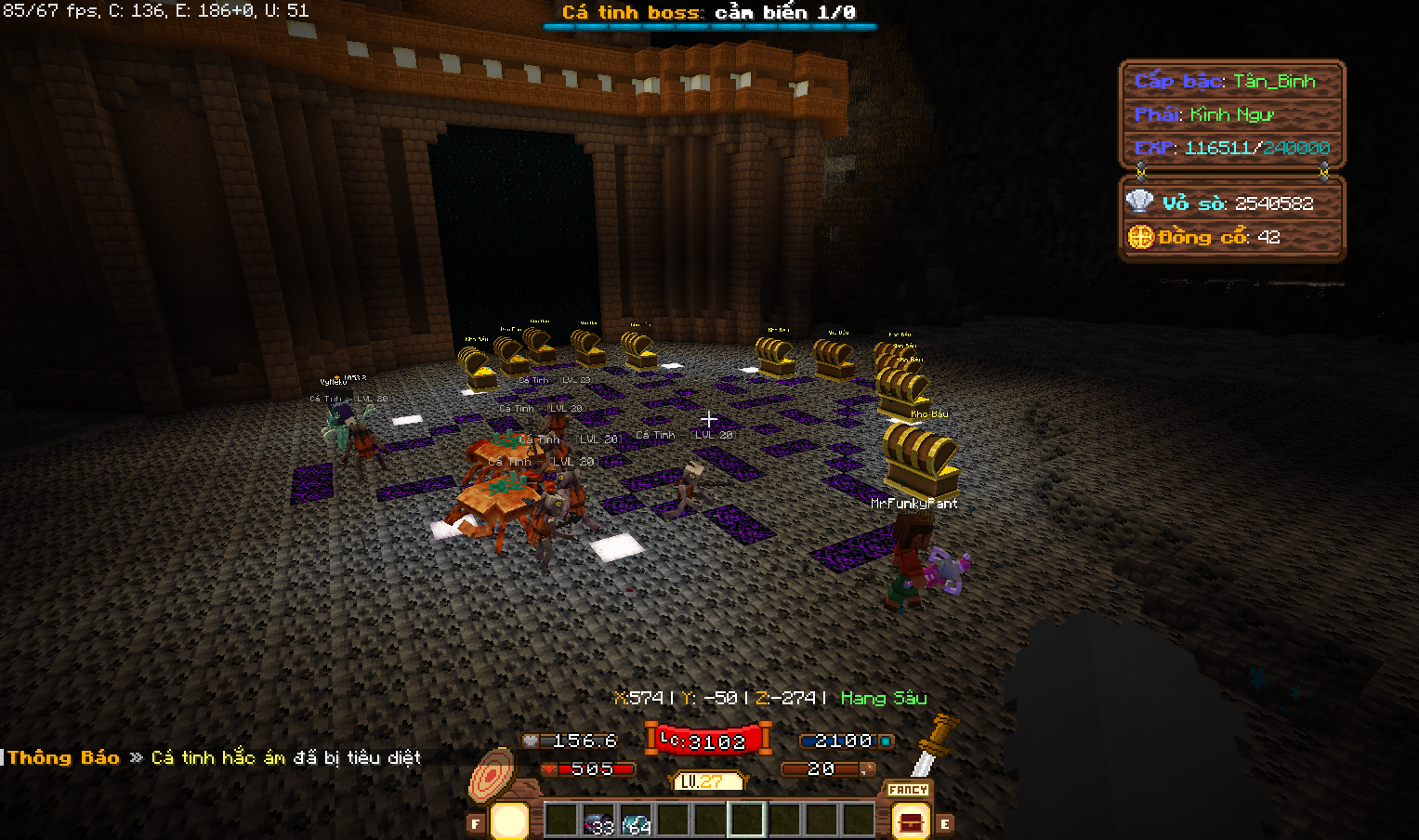Viewport: 1419px width, 840px height.
Task: Select the hotbar slot holding 33 items
Action: (x=598, y=821)
